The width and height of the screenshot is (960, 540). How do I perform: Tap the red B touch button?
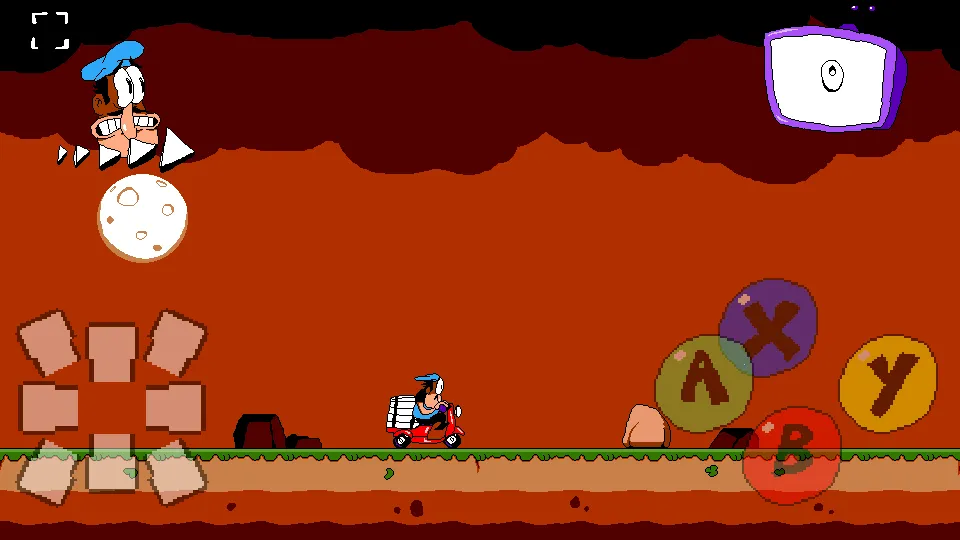792,455
